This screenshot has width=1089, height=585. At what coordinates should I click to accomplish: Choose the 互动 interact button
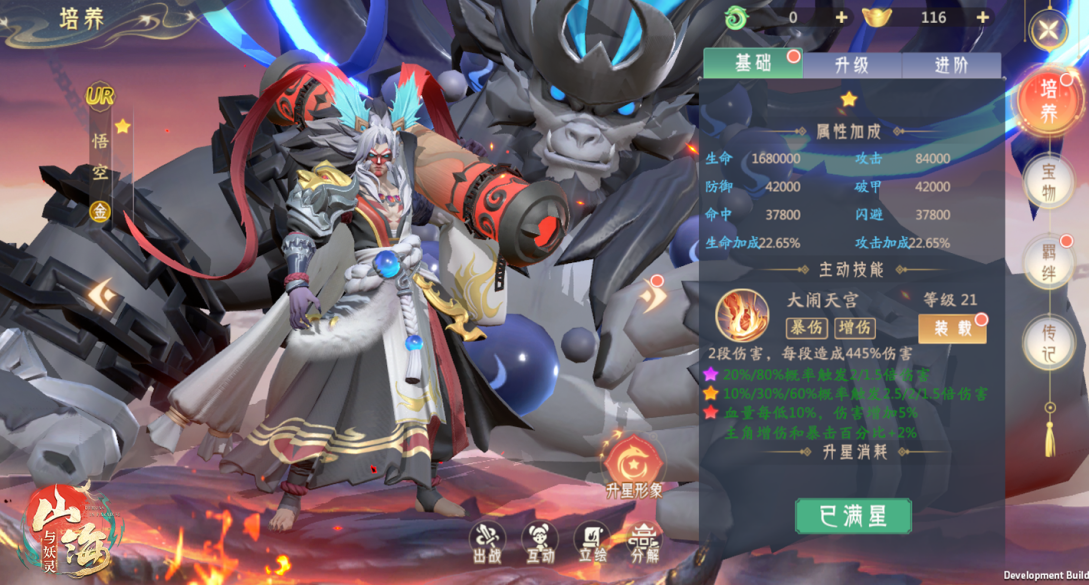coord(539,541)
